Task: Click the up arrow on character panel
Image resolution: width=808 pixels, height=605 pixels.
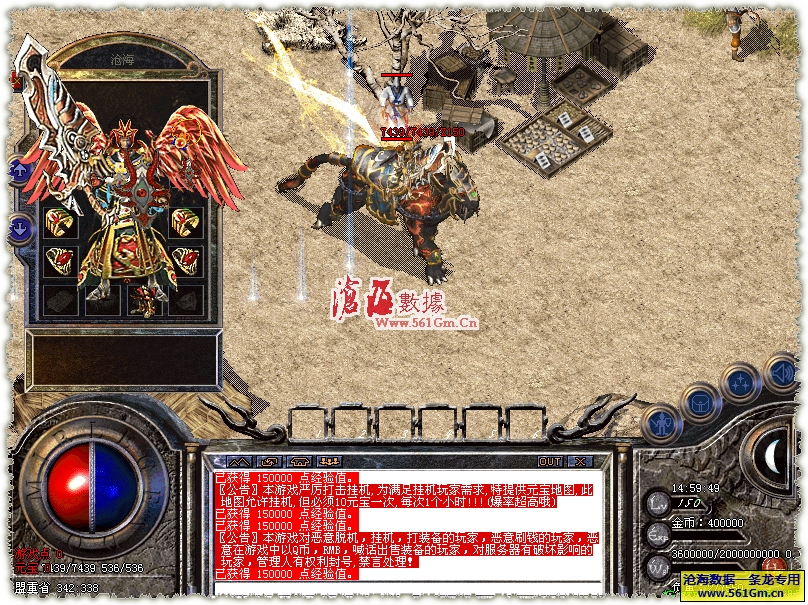Action: click(x=18, y=171)
